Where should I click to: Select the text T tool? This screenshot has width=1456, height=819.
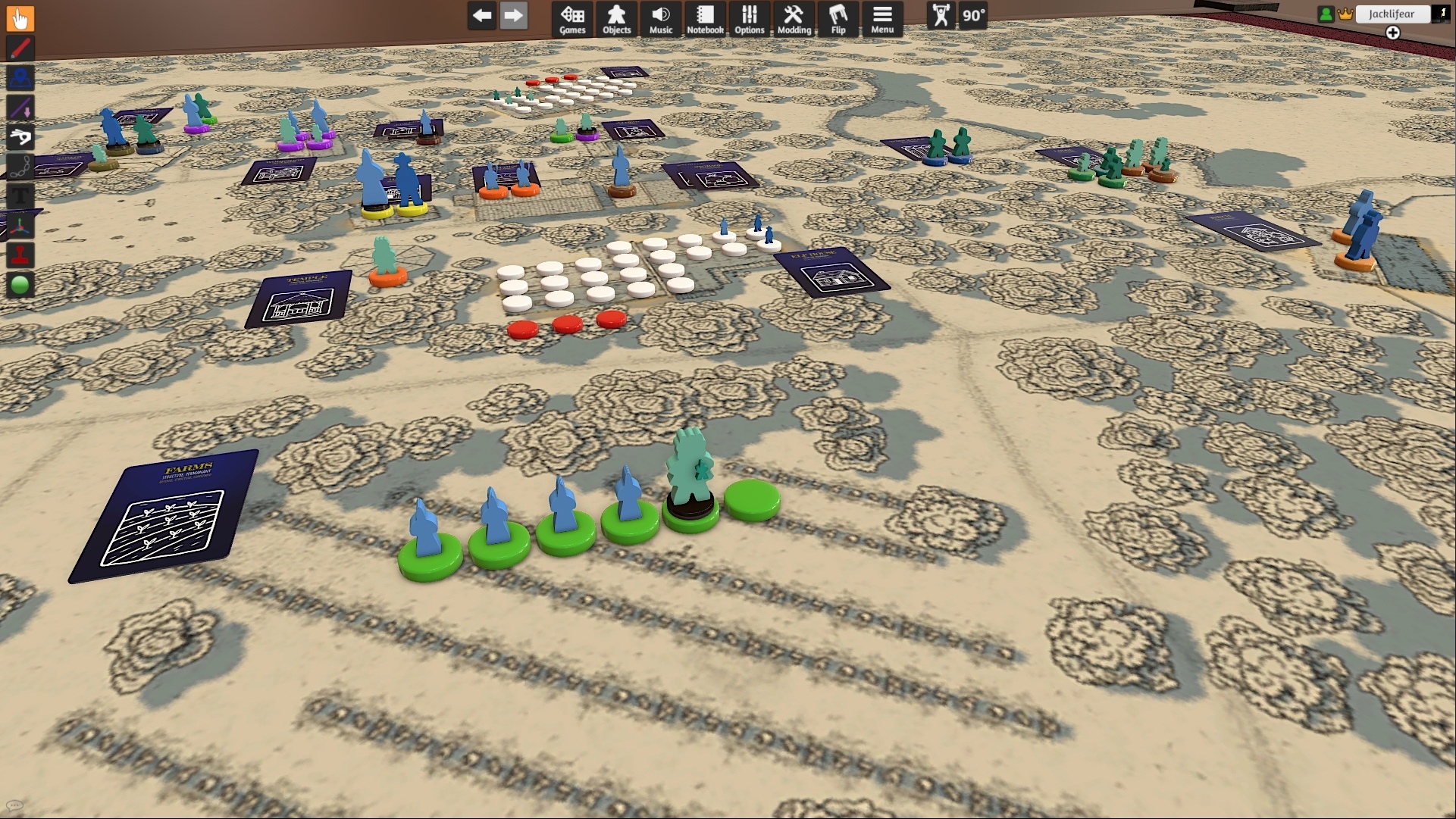[x=20, y=196]
